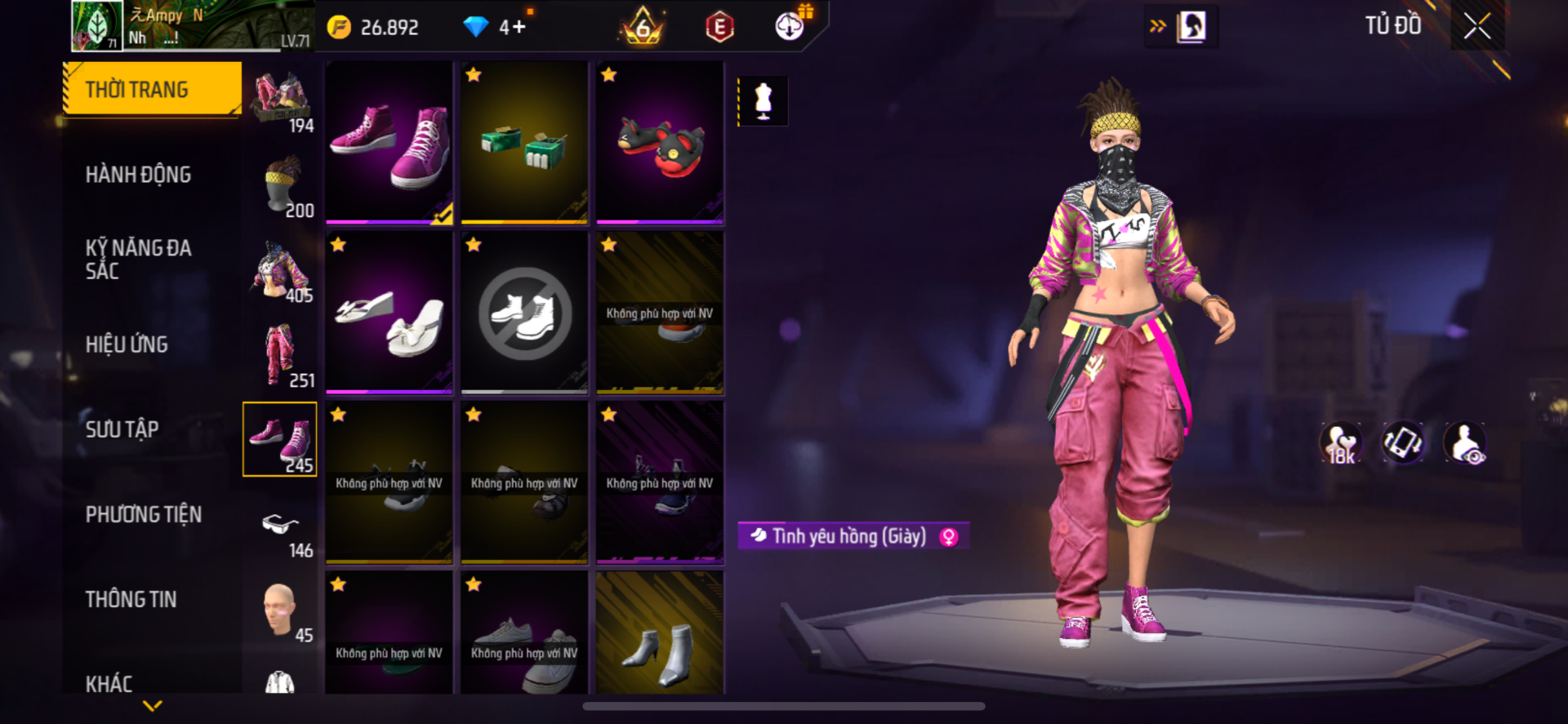The width and height of the screenshot is (1568, 724).
Task: Switch to KỸ NĂNG ĐA SẮC tab
Action: point(139,260)
